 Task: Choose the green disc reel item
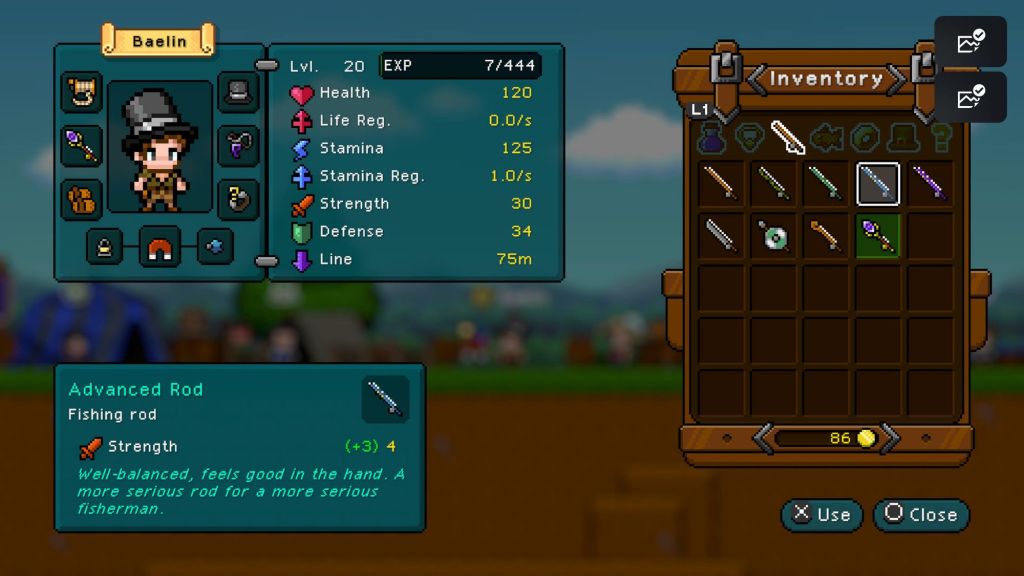774,236
